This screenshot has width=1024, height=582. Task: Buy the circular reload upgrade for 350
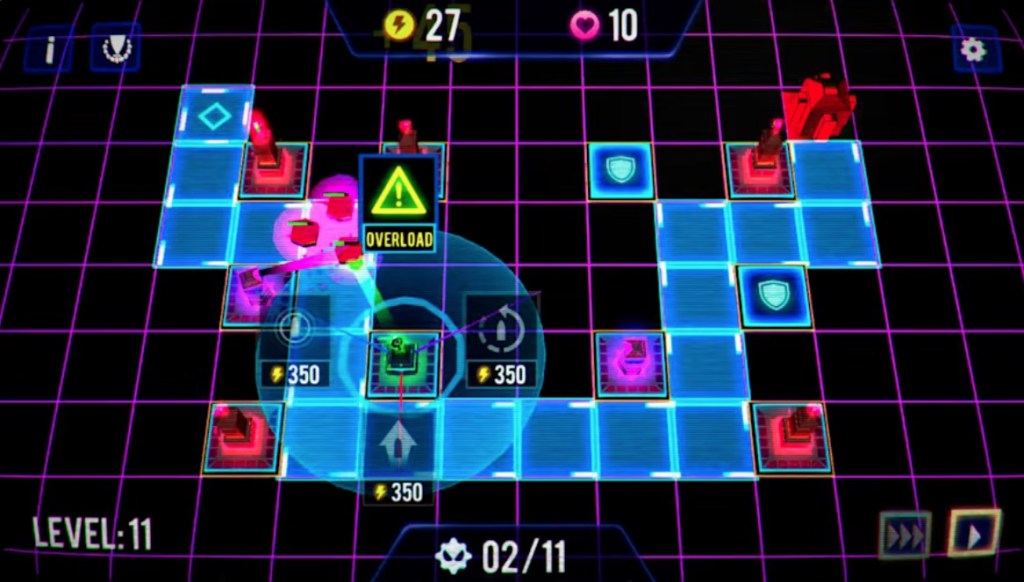coord(501,343)
